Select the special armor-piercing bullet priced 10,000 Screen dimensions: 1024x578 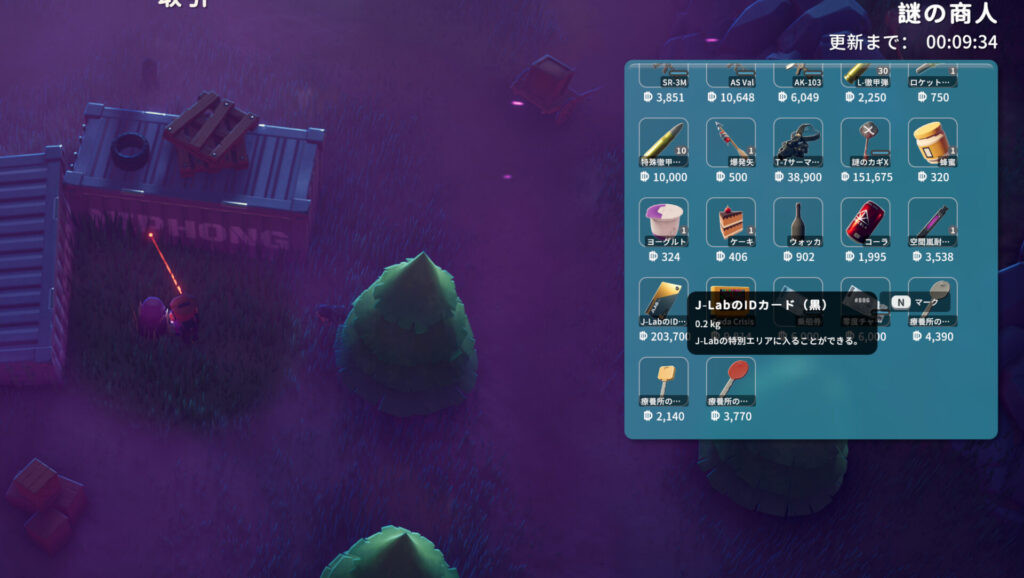664,143
